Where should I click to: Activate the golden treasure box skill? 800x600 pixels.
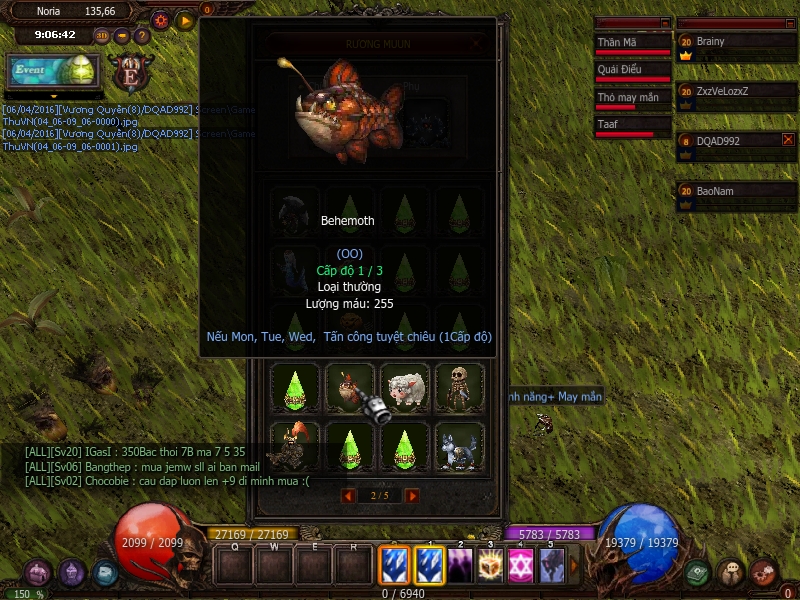coord(490,566)
